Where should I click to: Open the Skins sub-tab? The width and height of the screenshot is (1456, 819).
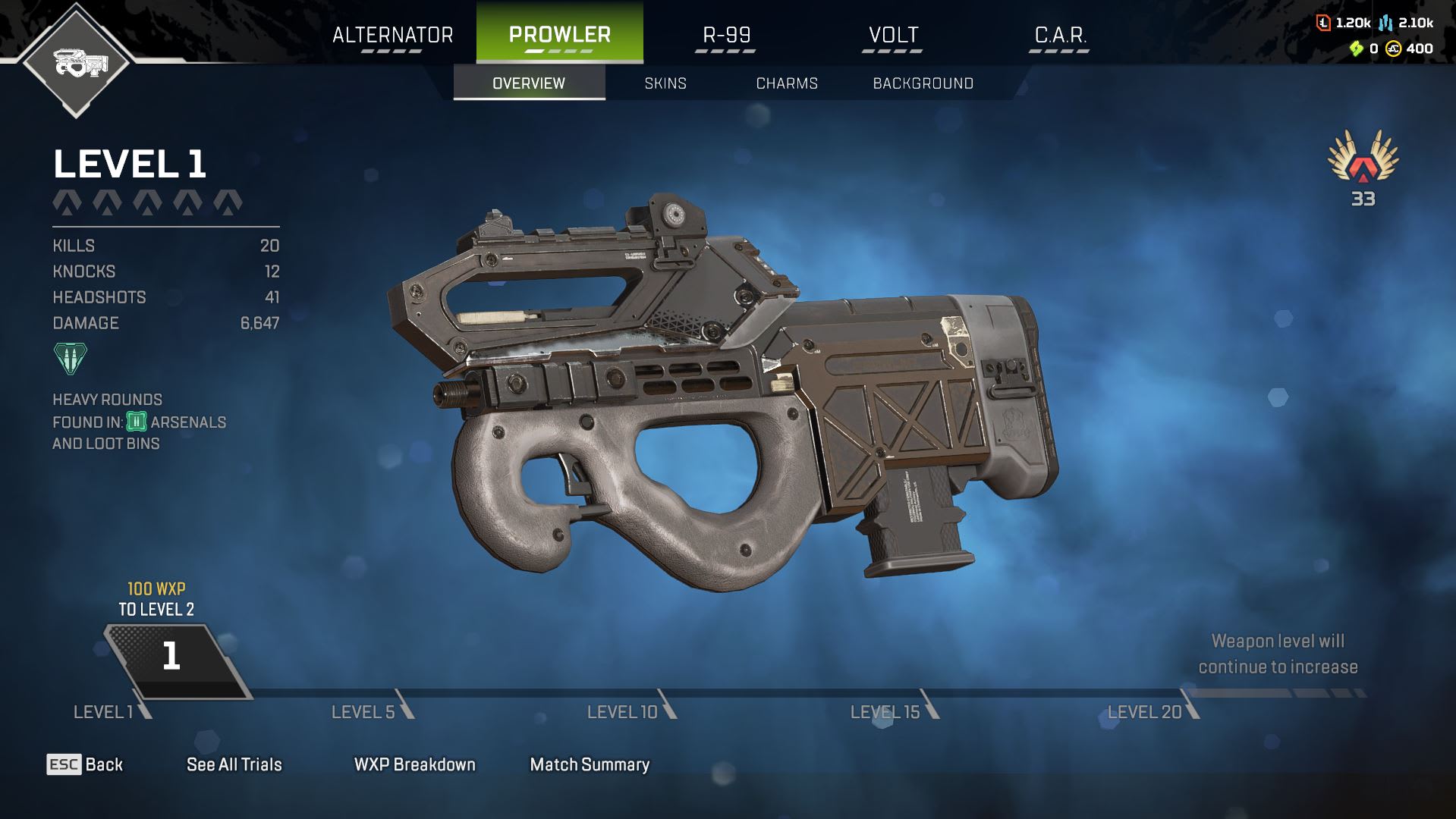(665, 83)
